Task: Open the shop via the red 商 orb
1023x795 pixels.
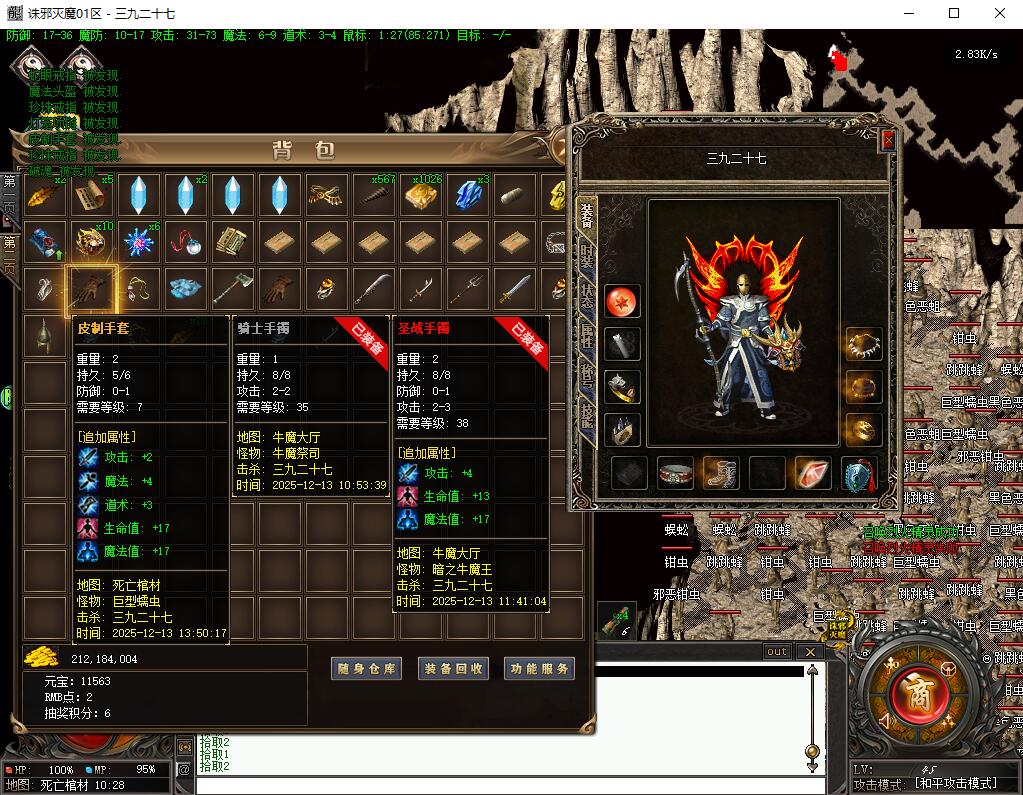Action: (916, 693)
